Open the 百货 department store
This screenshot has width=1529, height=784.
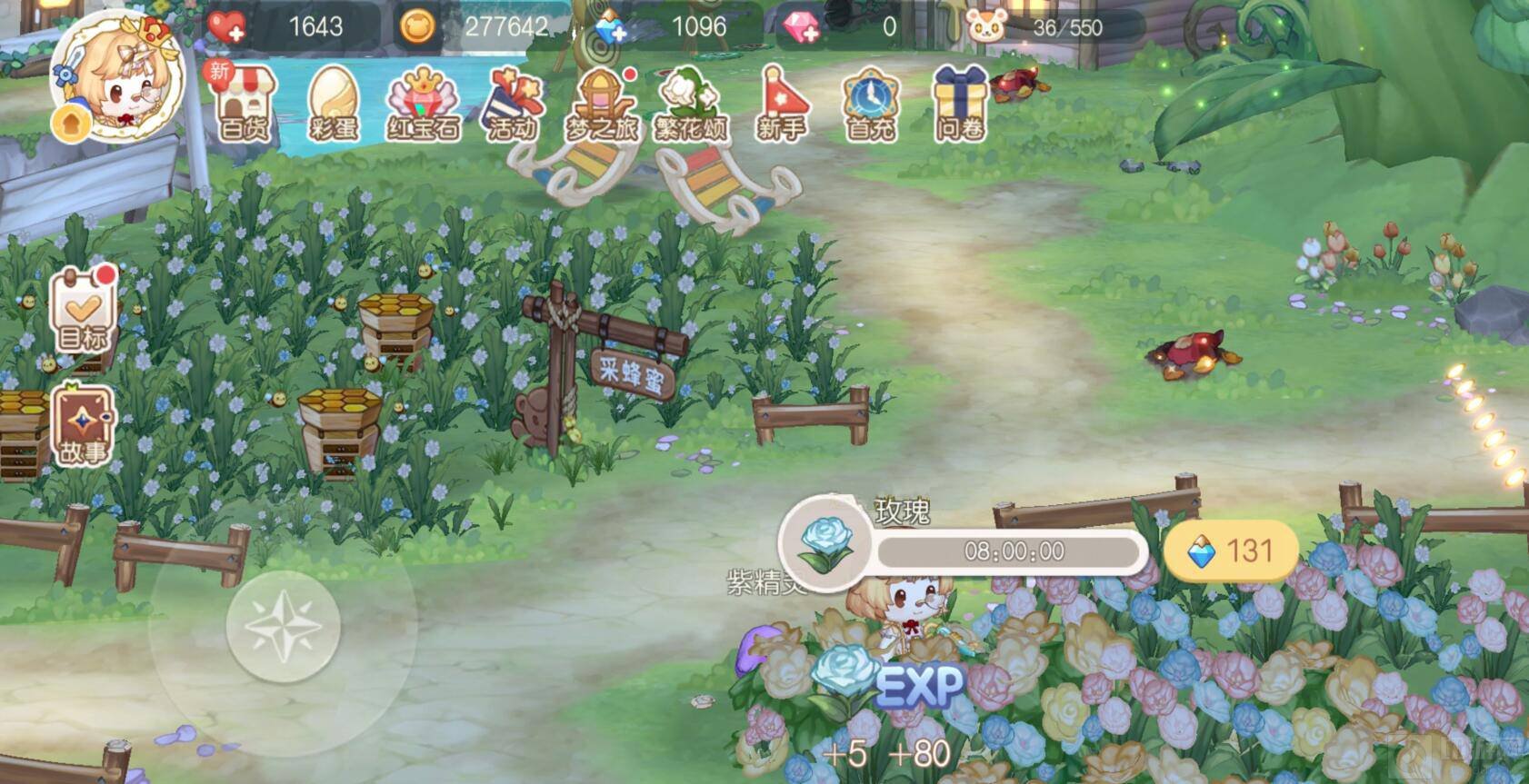click(245, 104)
